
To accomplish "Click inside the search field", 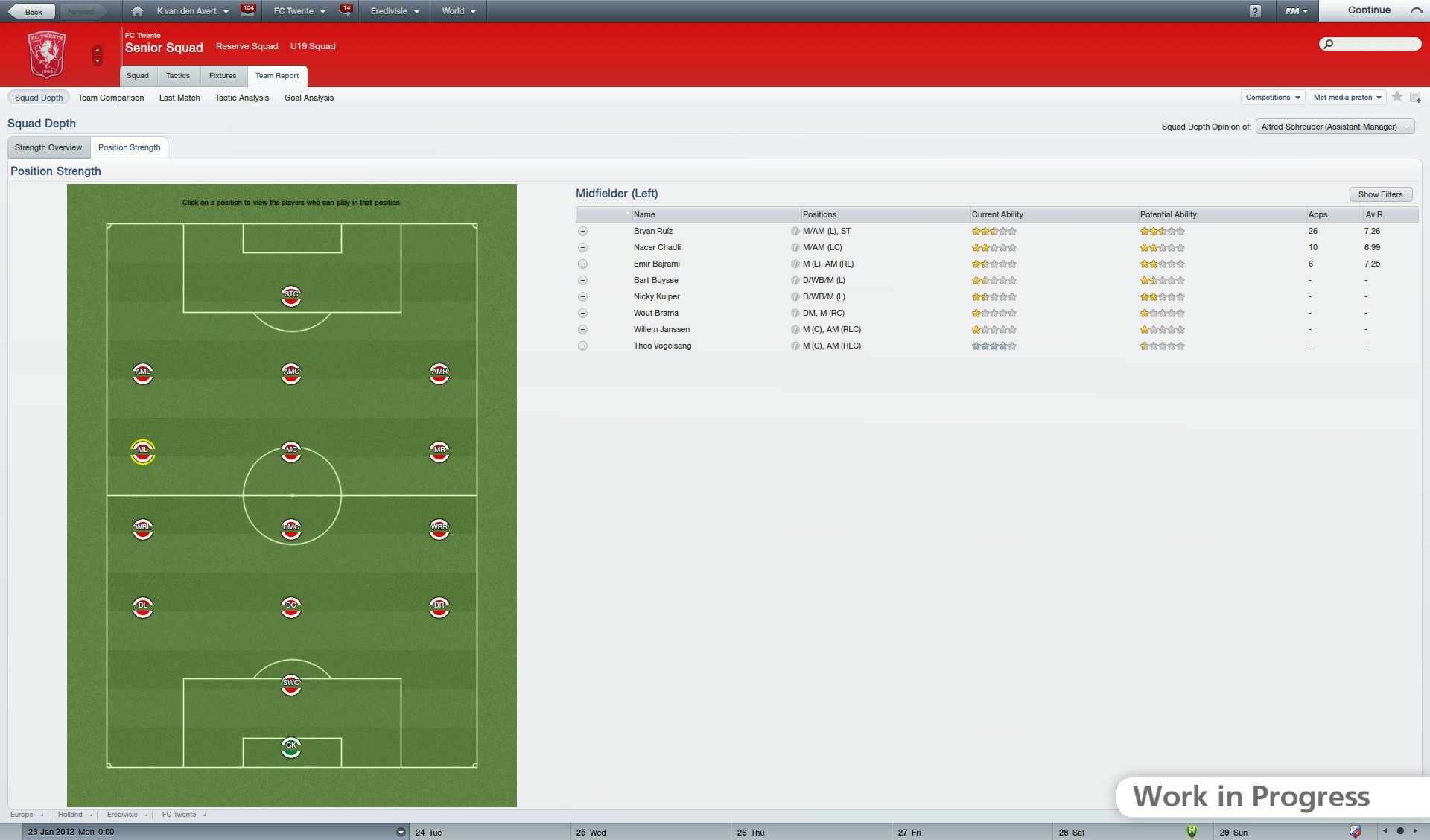I will click(1370, 44).
